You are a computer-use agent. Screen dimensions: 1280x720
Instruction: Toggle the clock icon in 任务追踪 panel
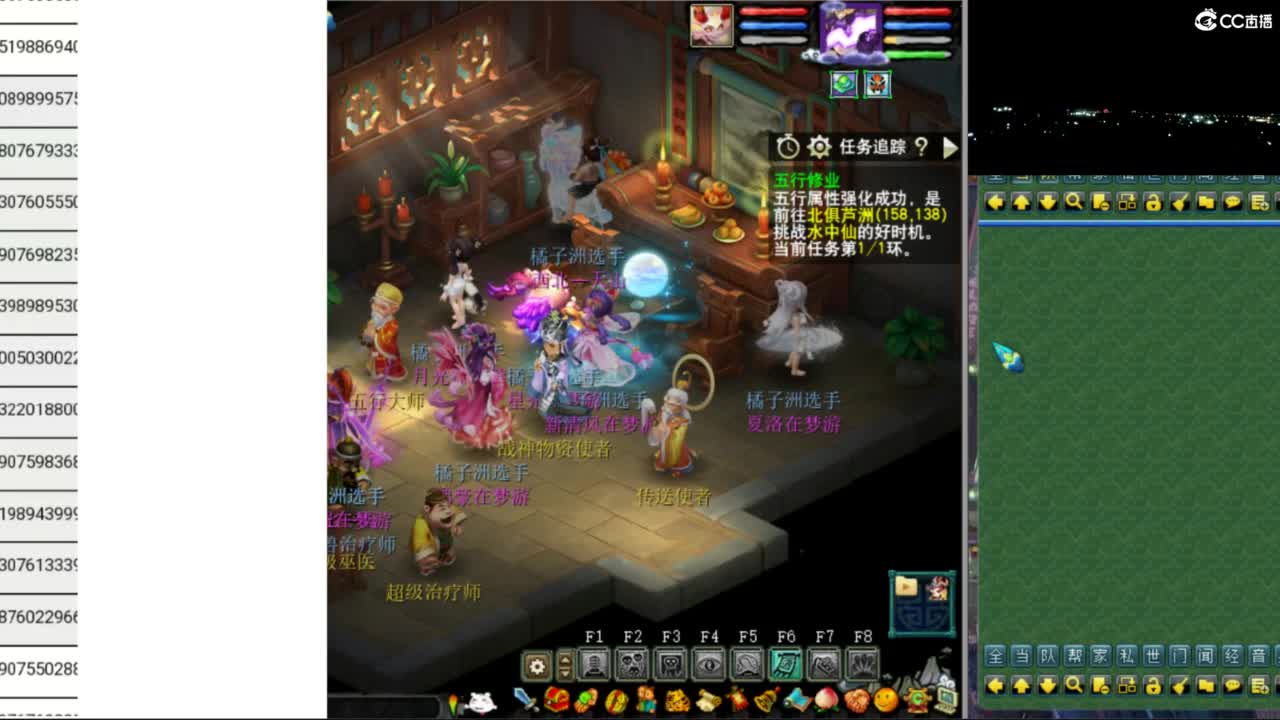pyautogui.click(x=787, y=147)
